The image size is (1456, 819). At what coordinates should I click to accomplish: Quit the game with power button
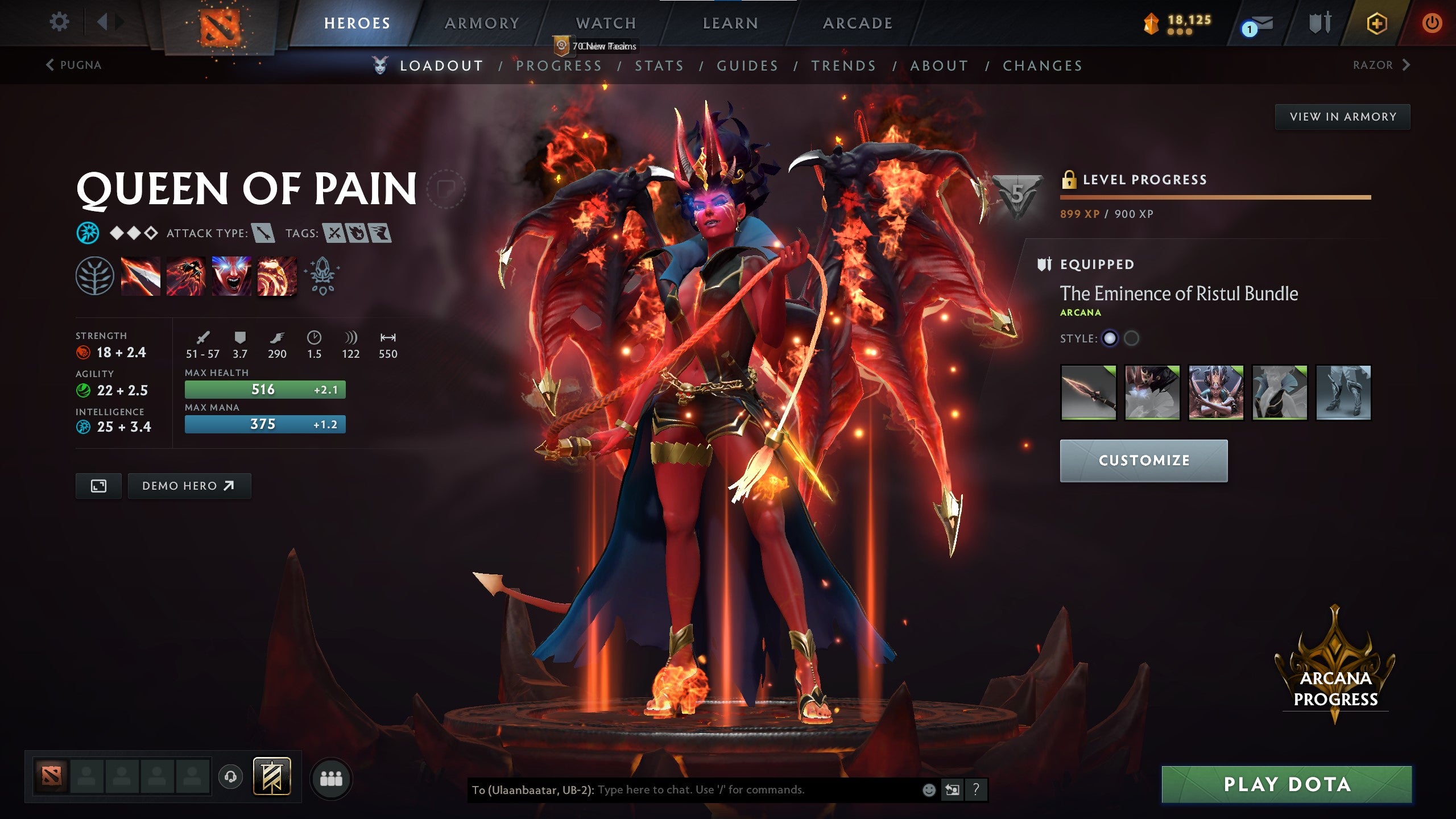[1432, 23]
